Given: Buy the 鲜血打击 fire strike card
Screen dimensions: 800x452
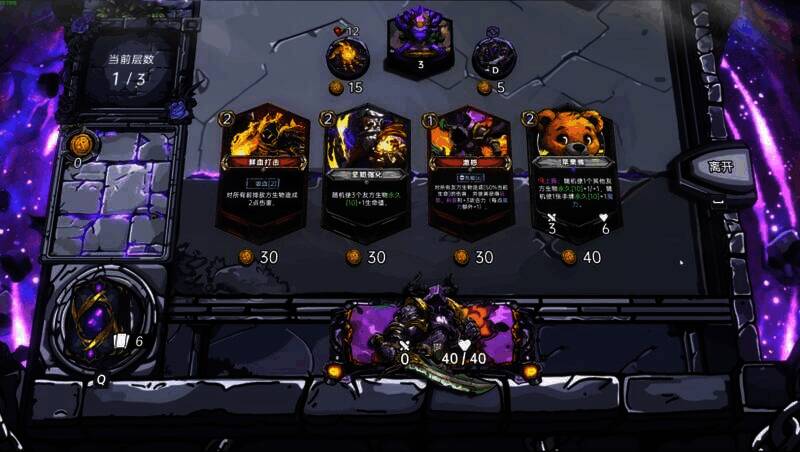Looking at the screenshot, I should click(263, 175).
